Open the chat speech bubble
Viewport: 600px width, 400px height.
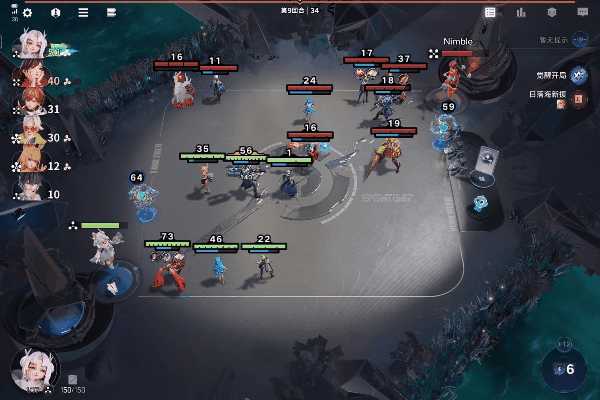click(582, 13)
